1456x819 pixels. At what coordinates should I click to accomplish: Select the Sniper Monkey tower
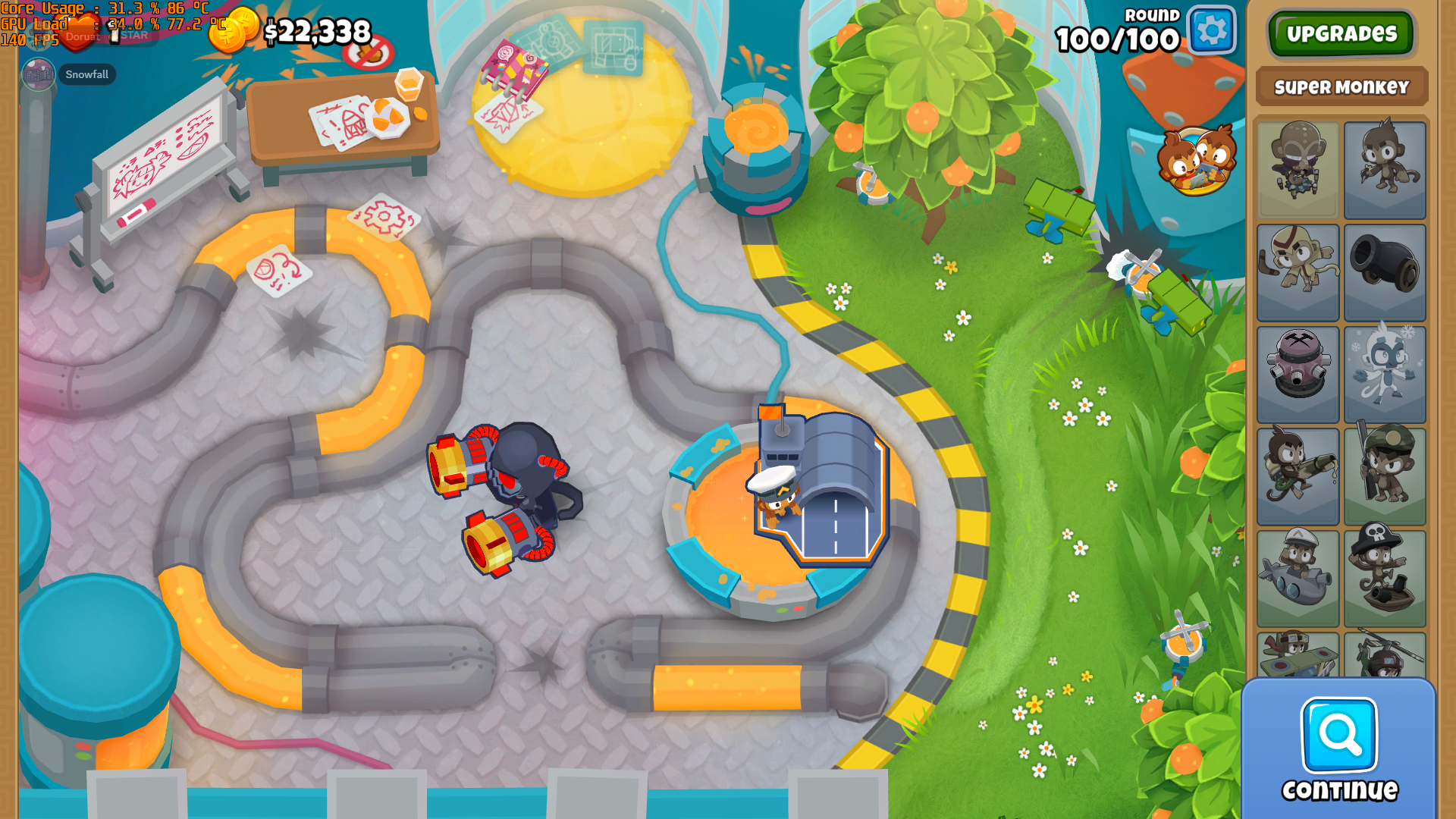coord(1384,476)
